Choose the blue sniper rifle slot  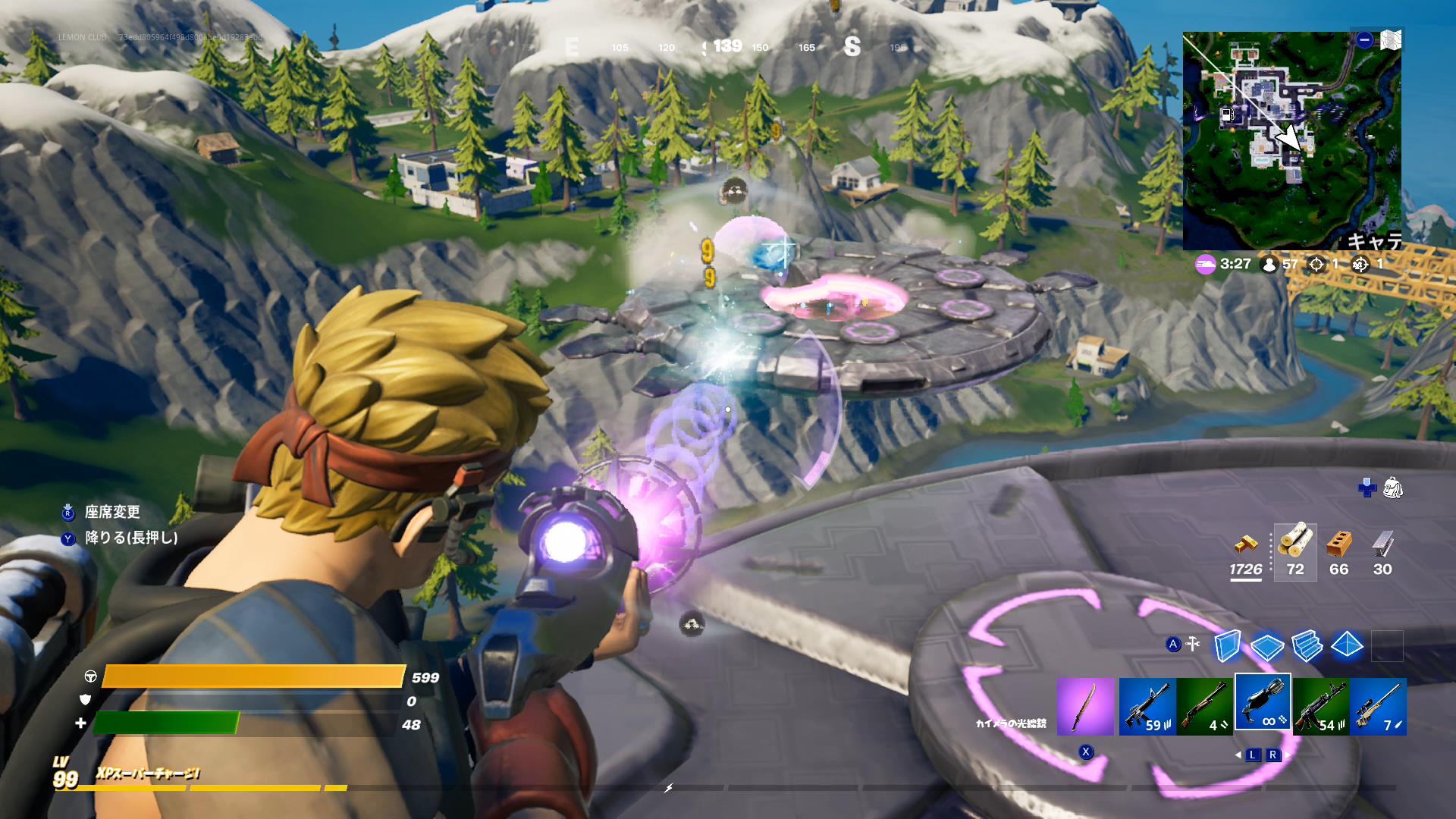point(1378,707)
